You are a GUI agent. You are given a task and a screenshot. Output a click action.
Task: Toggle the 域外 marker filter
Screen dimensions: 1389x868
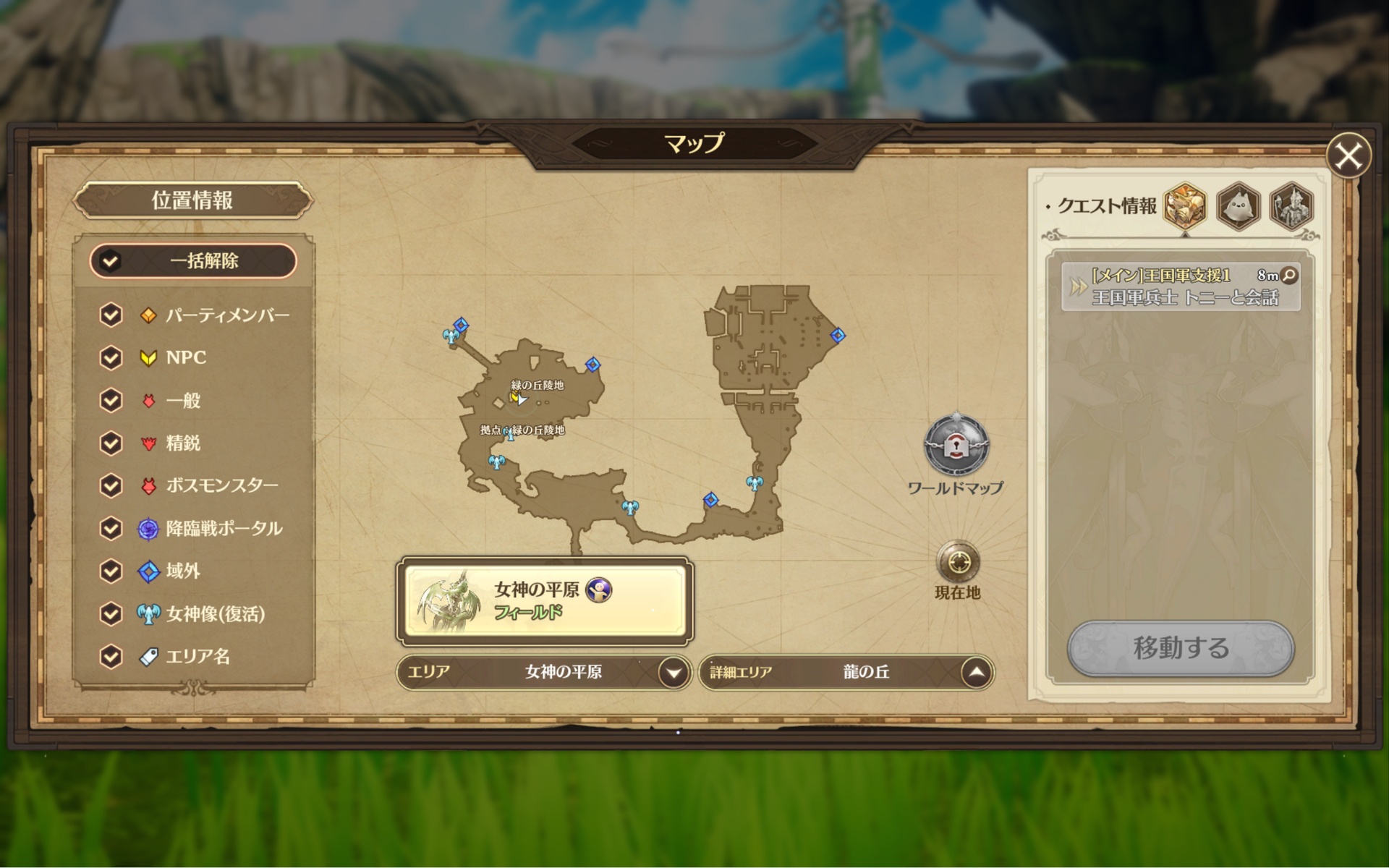pos(111,571)
